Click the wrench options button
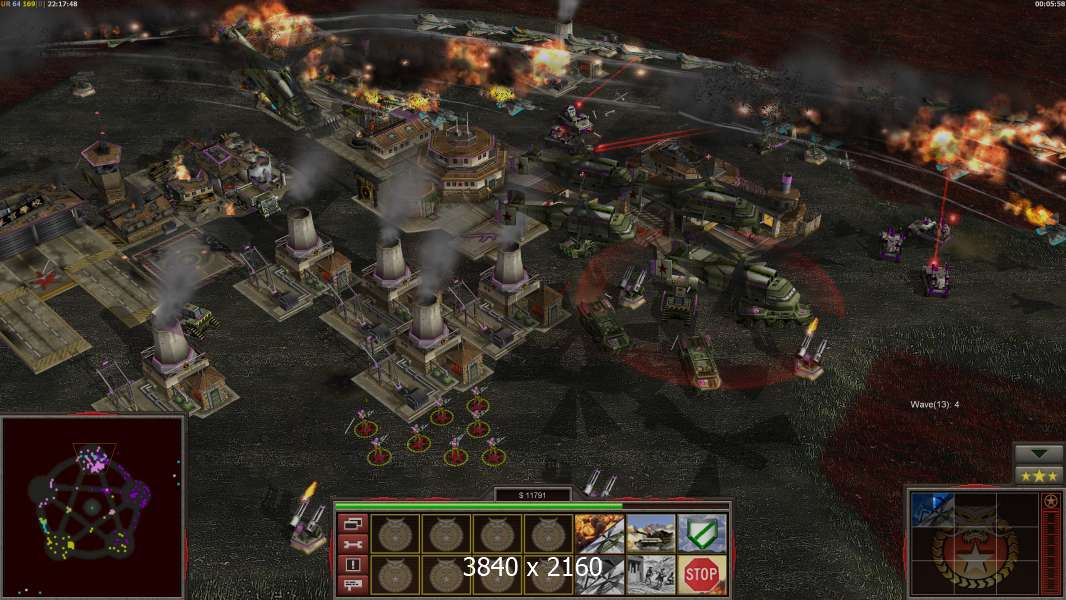 pyautogui.click(x=355, y=544)
